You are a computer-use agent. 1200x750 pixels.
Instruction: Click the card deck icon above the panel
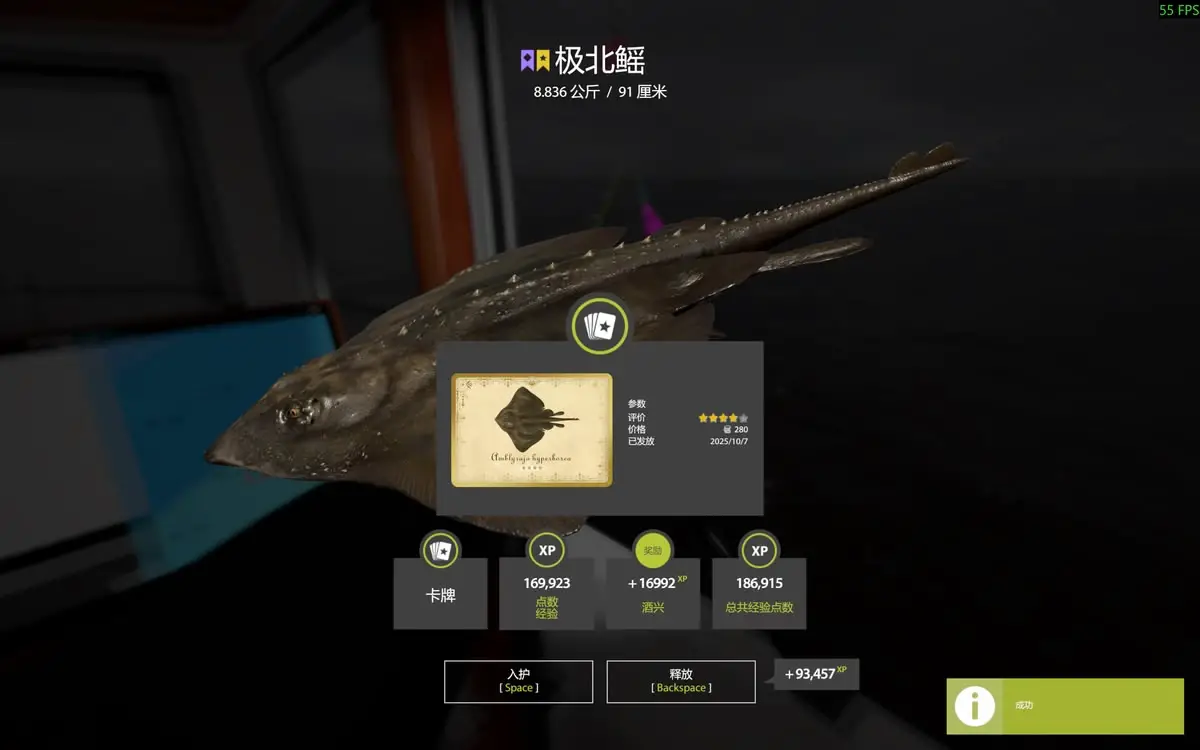[598, 325]
